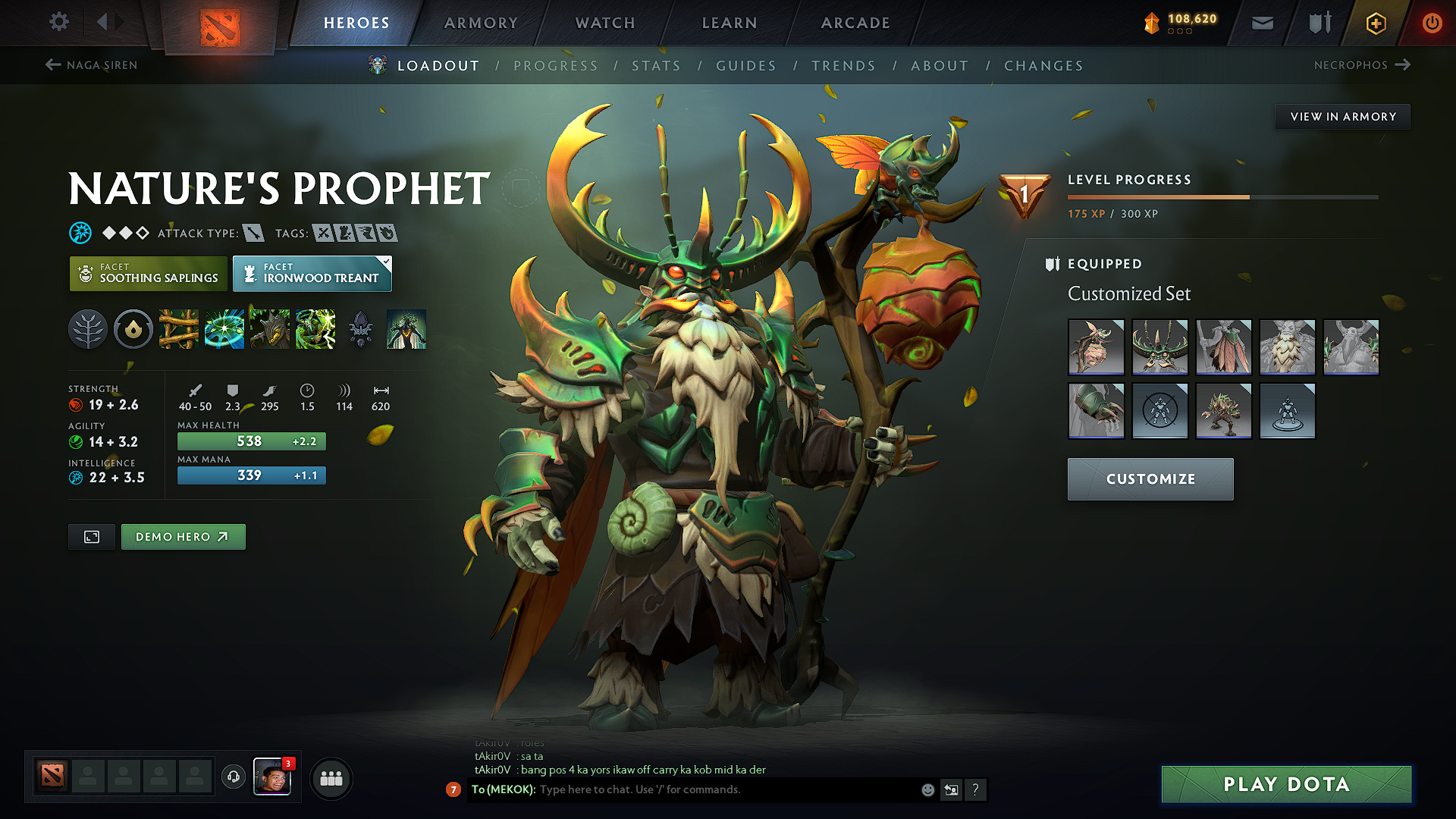Select the Soothing Saplings facet
The image size is (1456, 819).
[x=148, y=274]
